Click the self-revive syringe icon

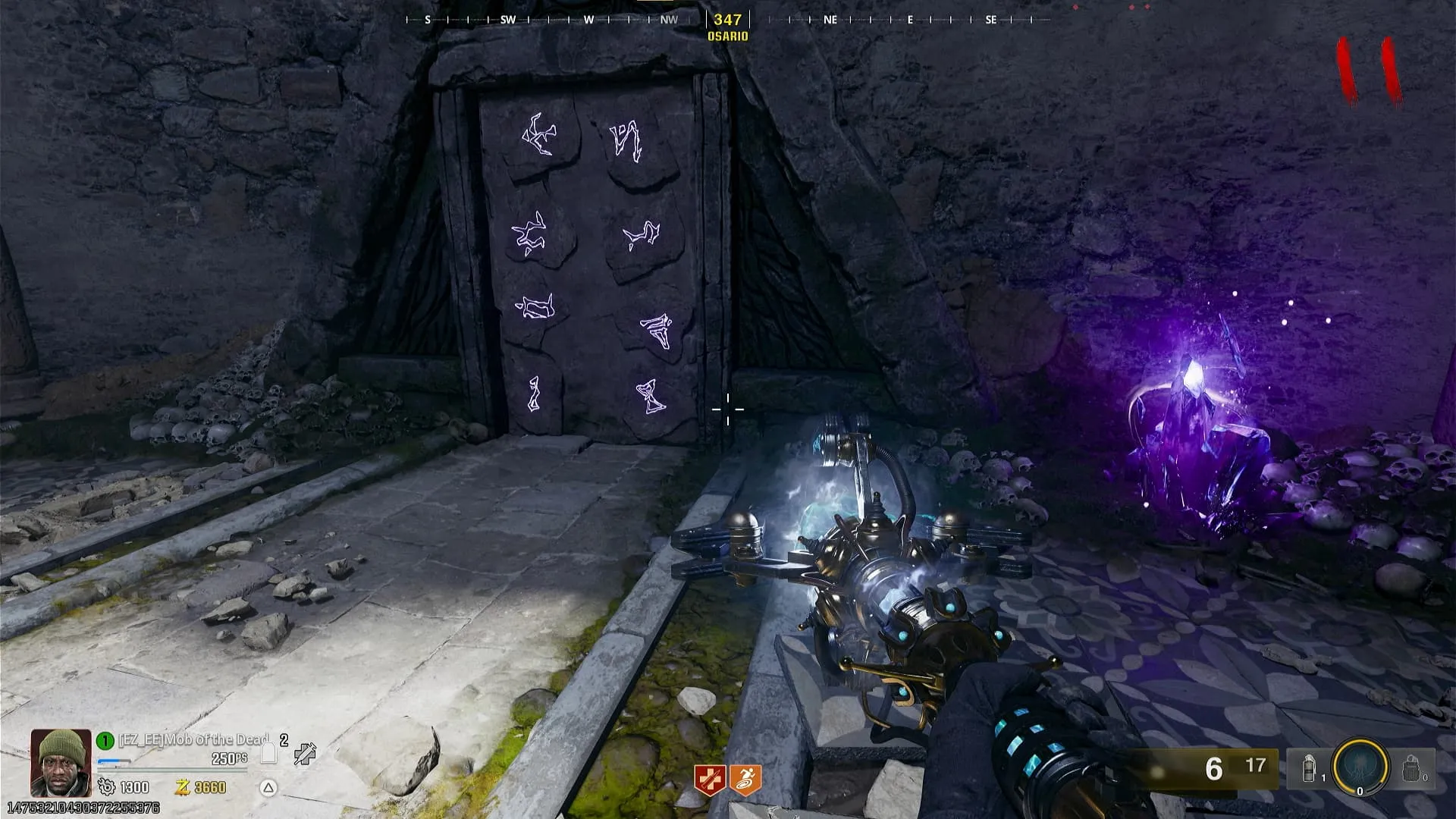305,754
